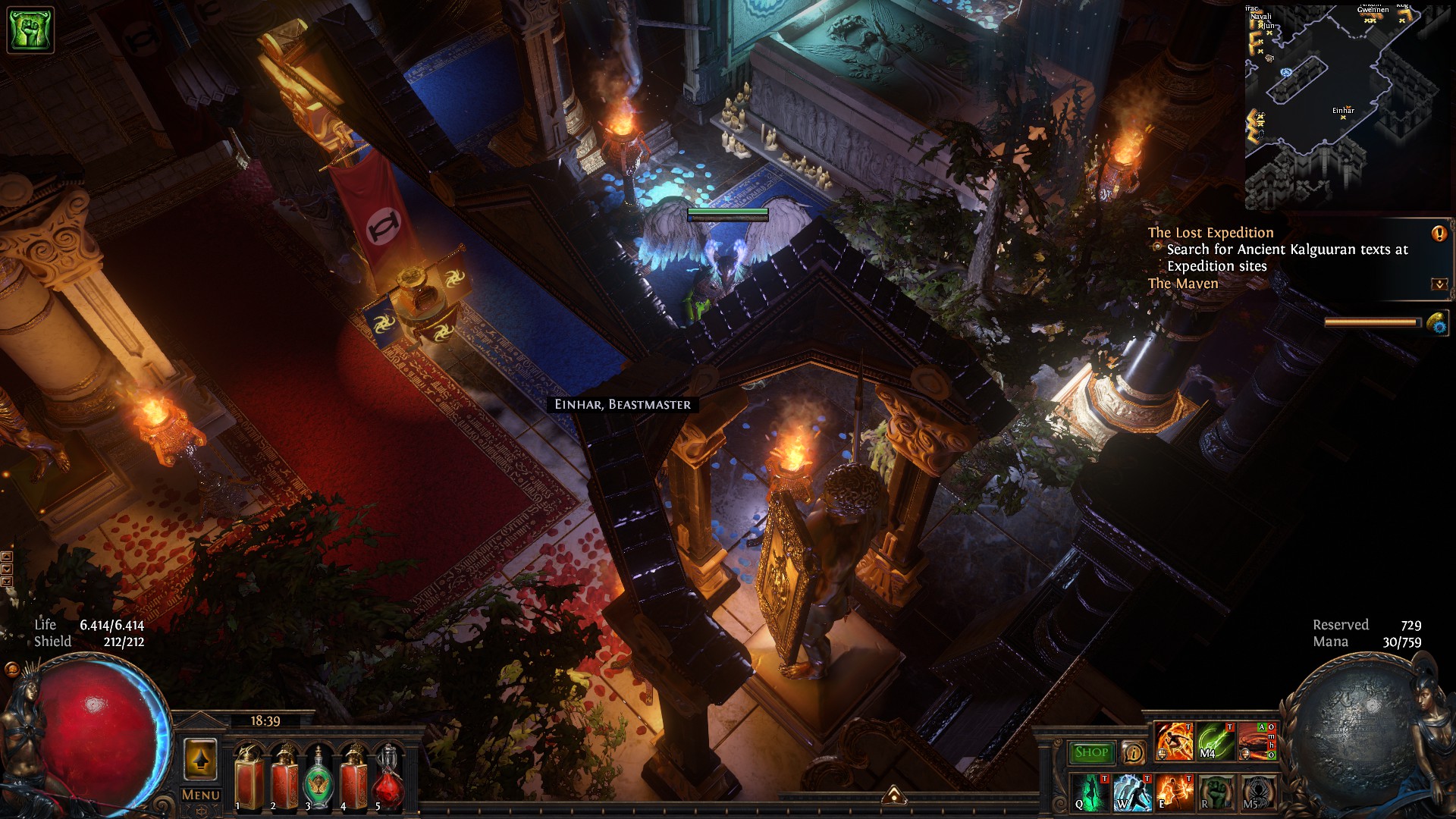Select the green slash skill bound to M4
Screen dimensions: 1456x819
tap(1216, 742)
